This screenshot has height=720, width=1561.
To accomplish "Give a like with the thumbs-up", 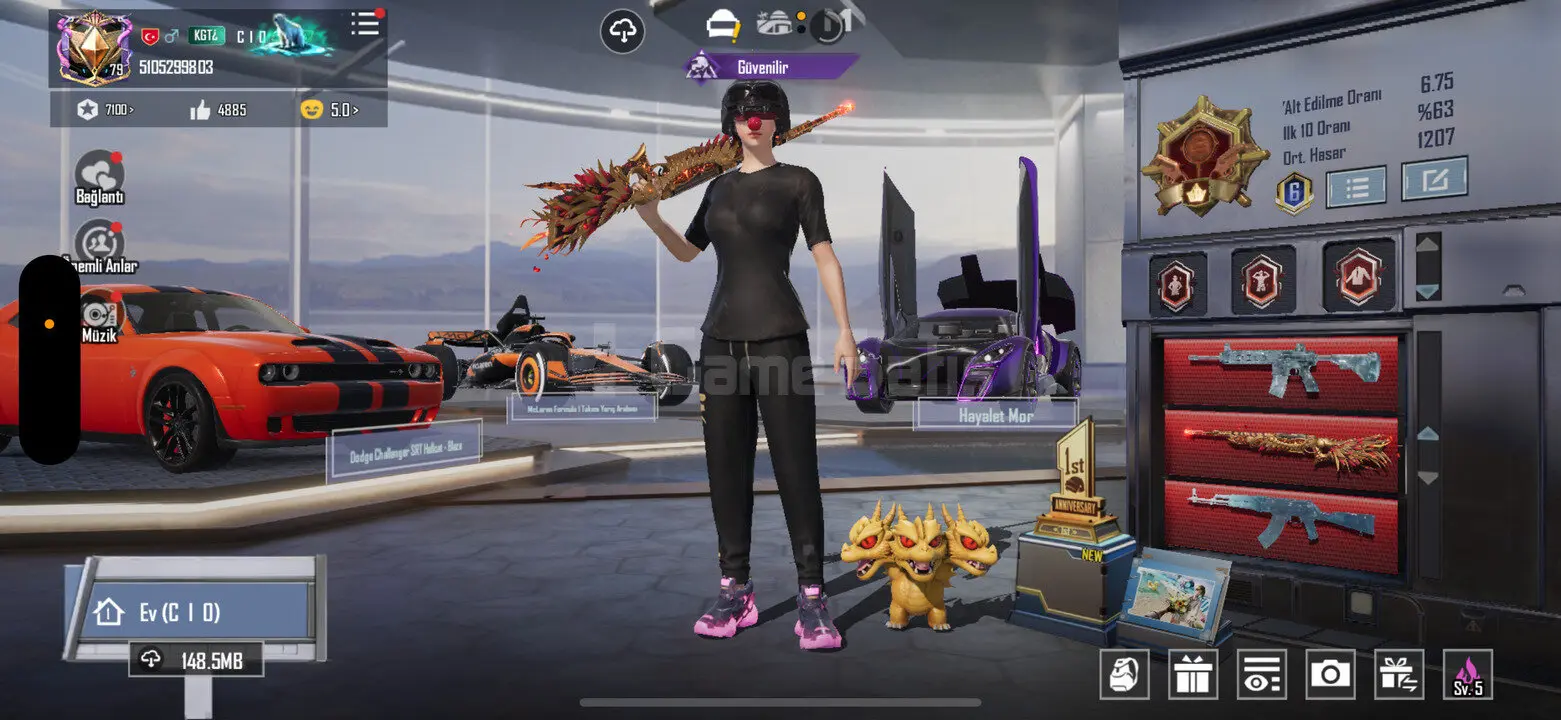I will [x=202, y=110].
